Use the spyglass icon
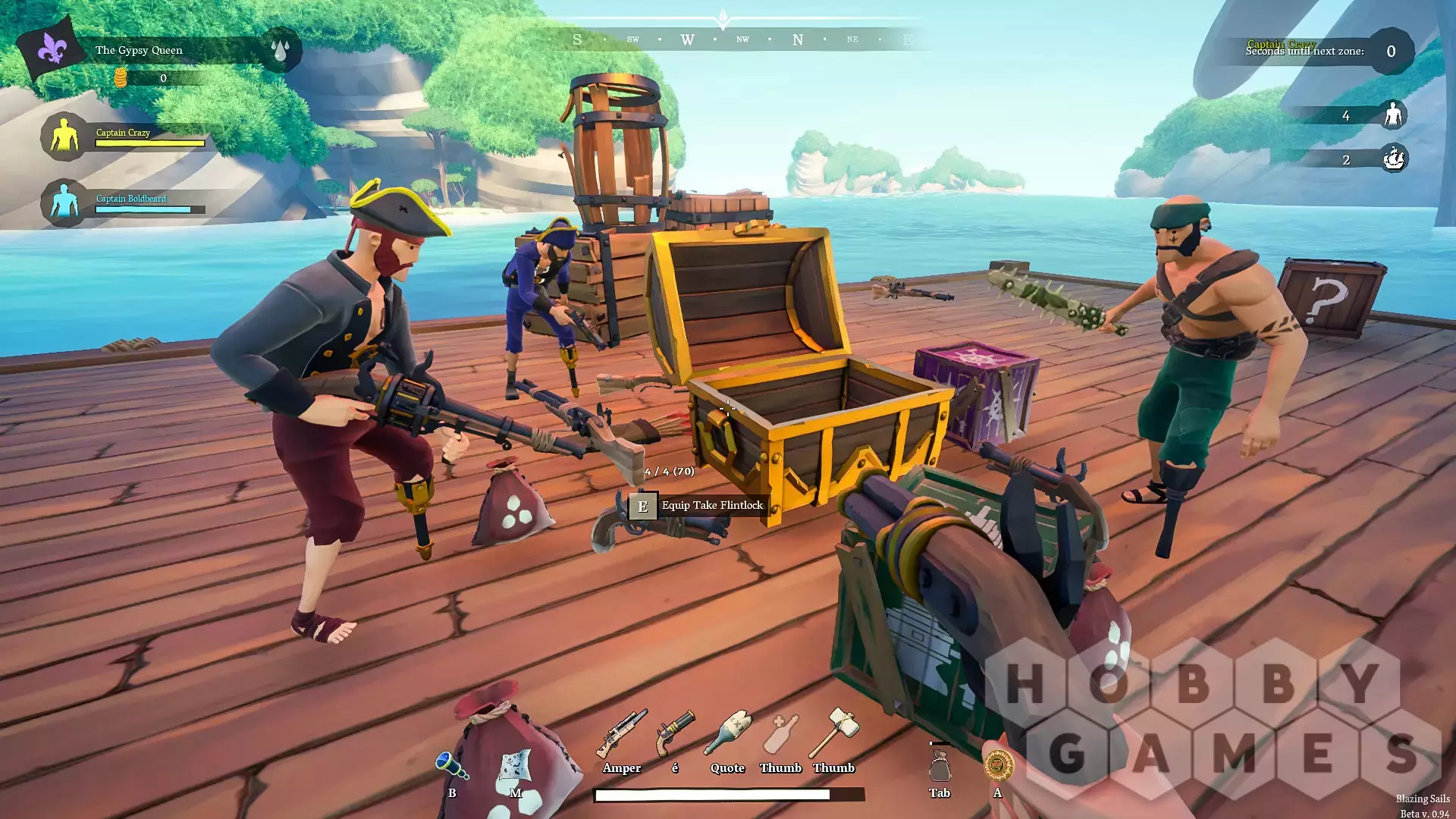 (x=452, y=764)
